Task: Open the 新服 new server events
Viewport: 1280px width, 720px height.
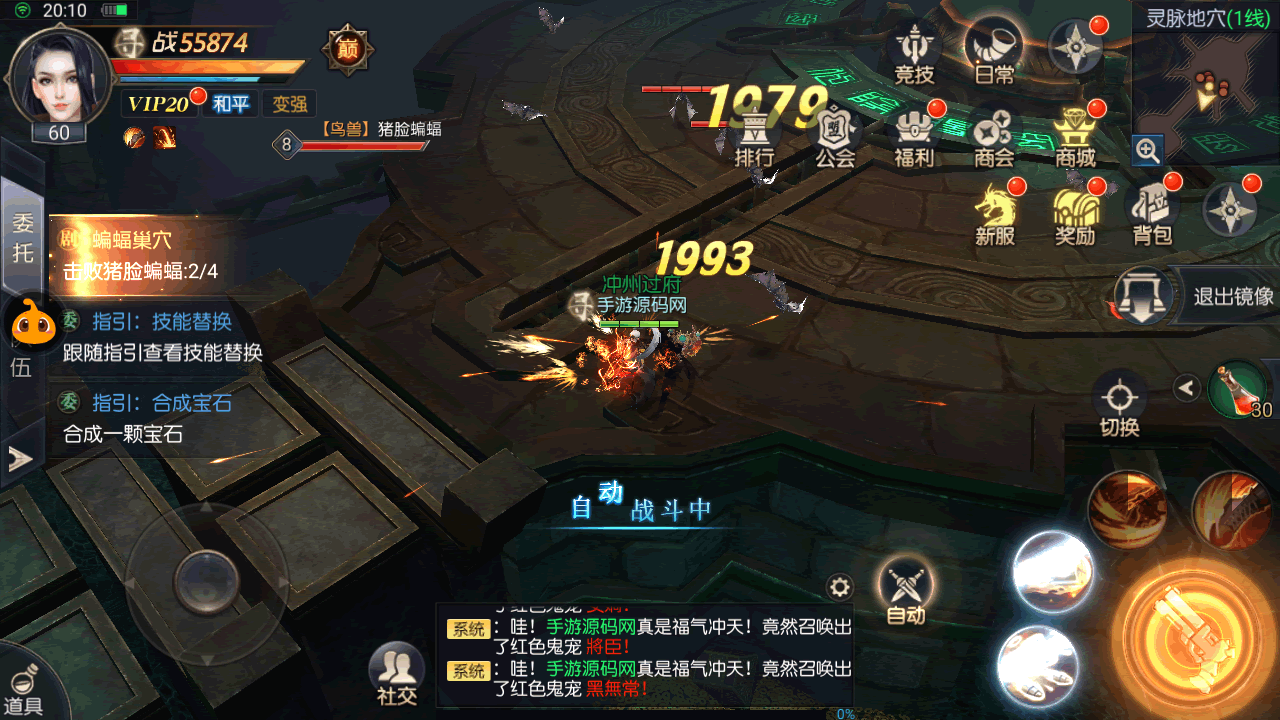Action: 995,213
